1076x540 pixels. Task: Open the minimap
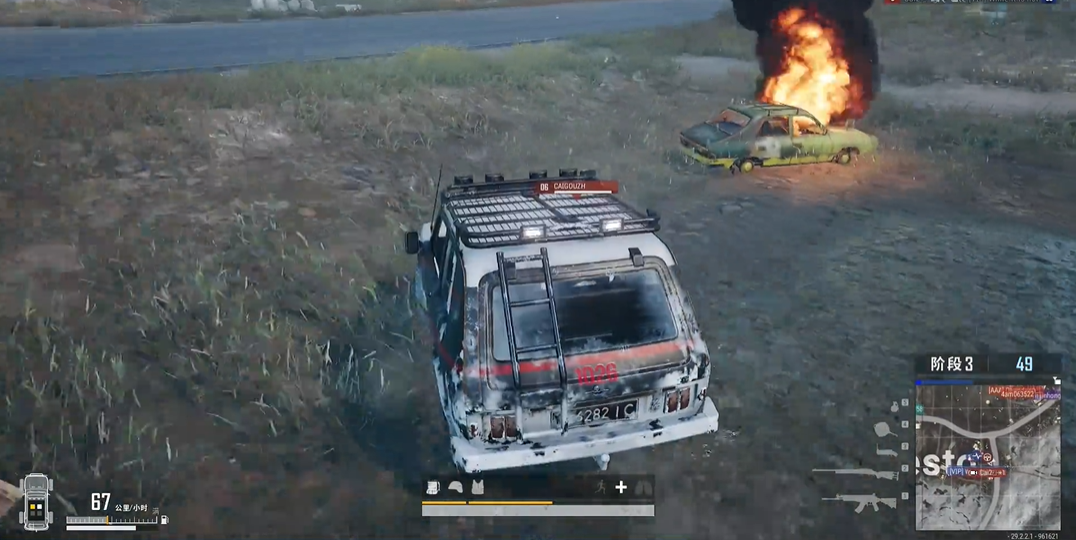tap(988, 456)
